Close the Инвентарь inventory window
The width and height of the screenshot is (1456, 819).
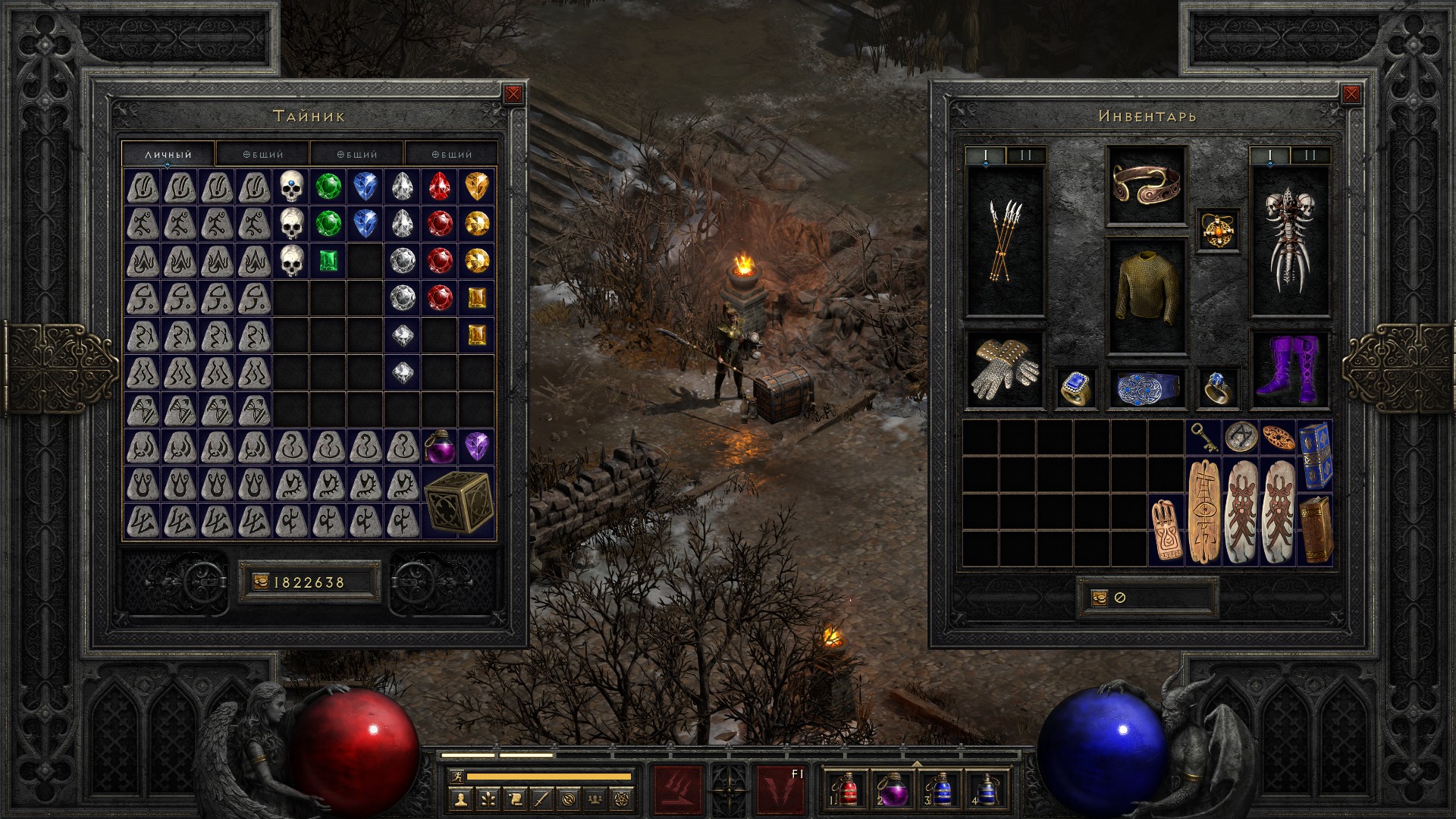point(1351,94)
